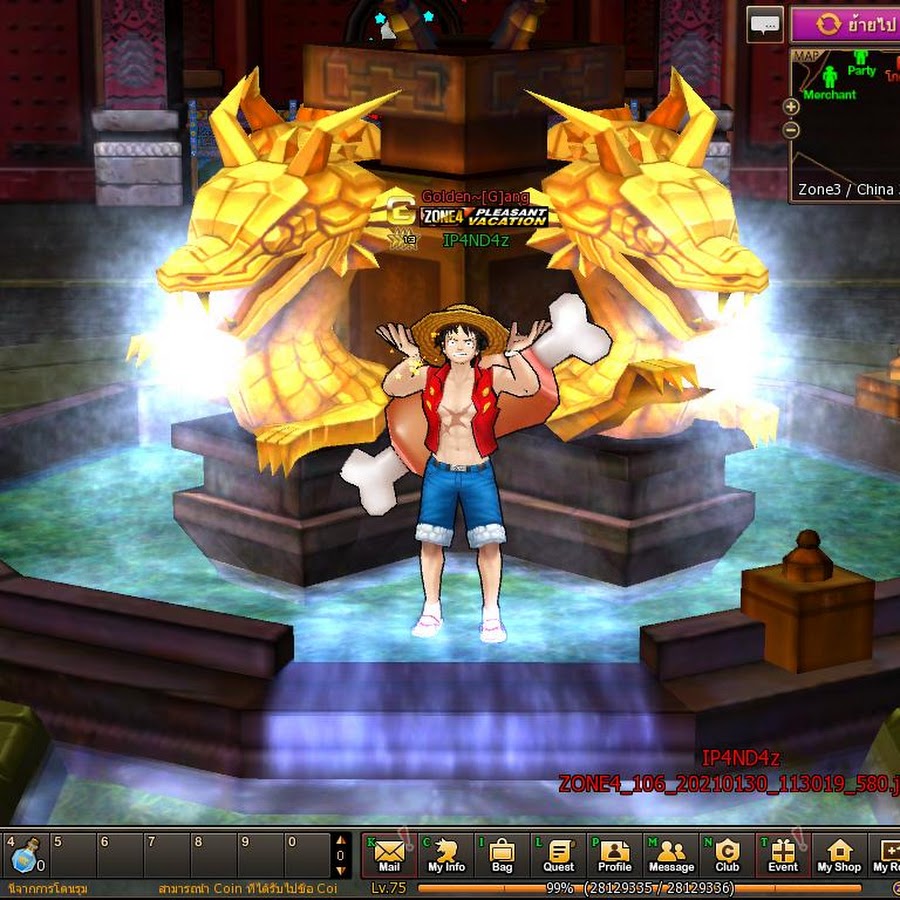Image resolution: width=900 pixels, height=900 pixels.
Task: Zoom in the minimap with plus button
Action: coord(791,106)
